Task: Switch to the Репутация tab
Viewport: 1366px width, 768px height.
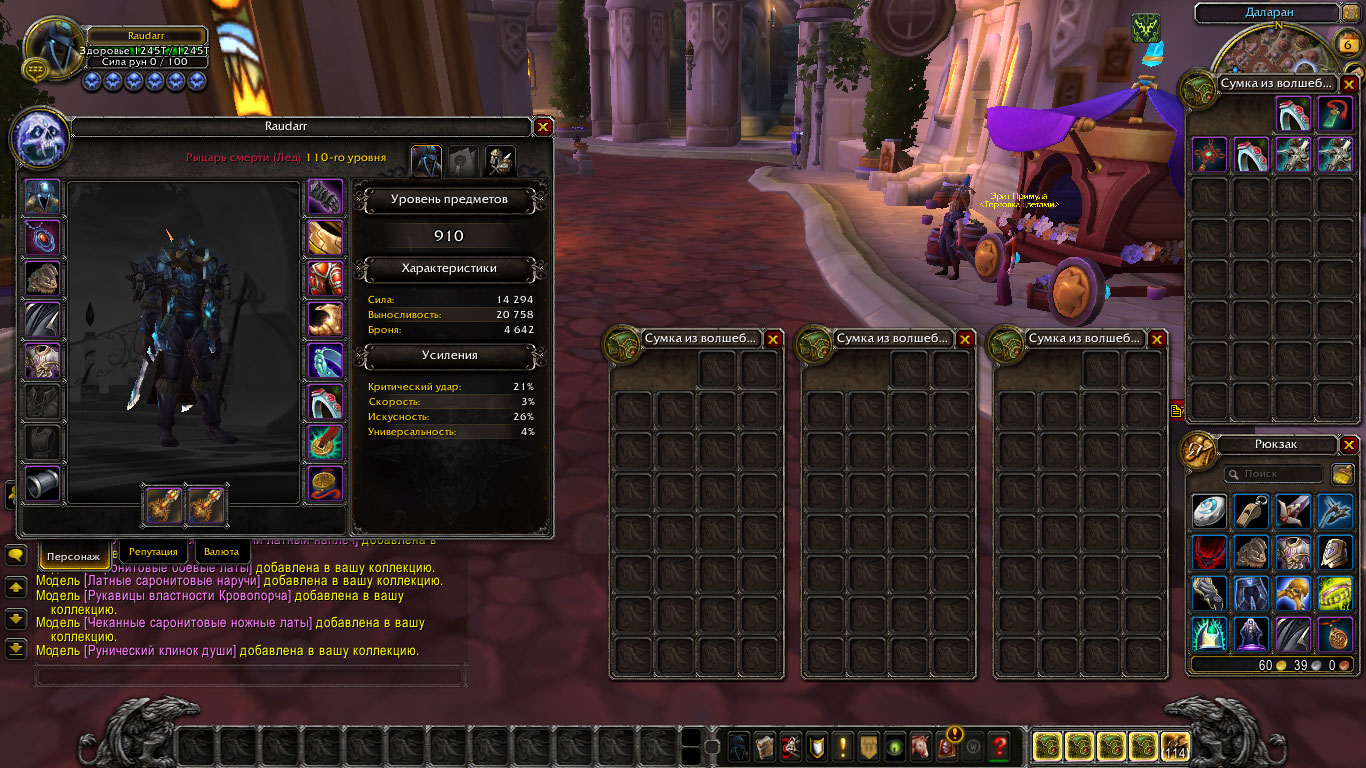Action: pos(153,551)
